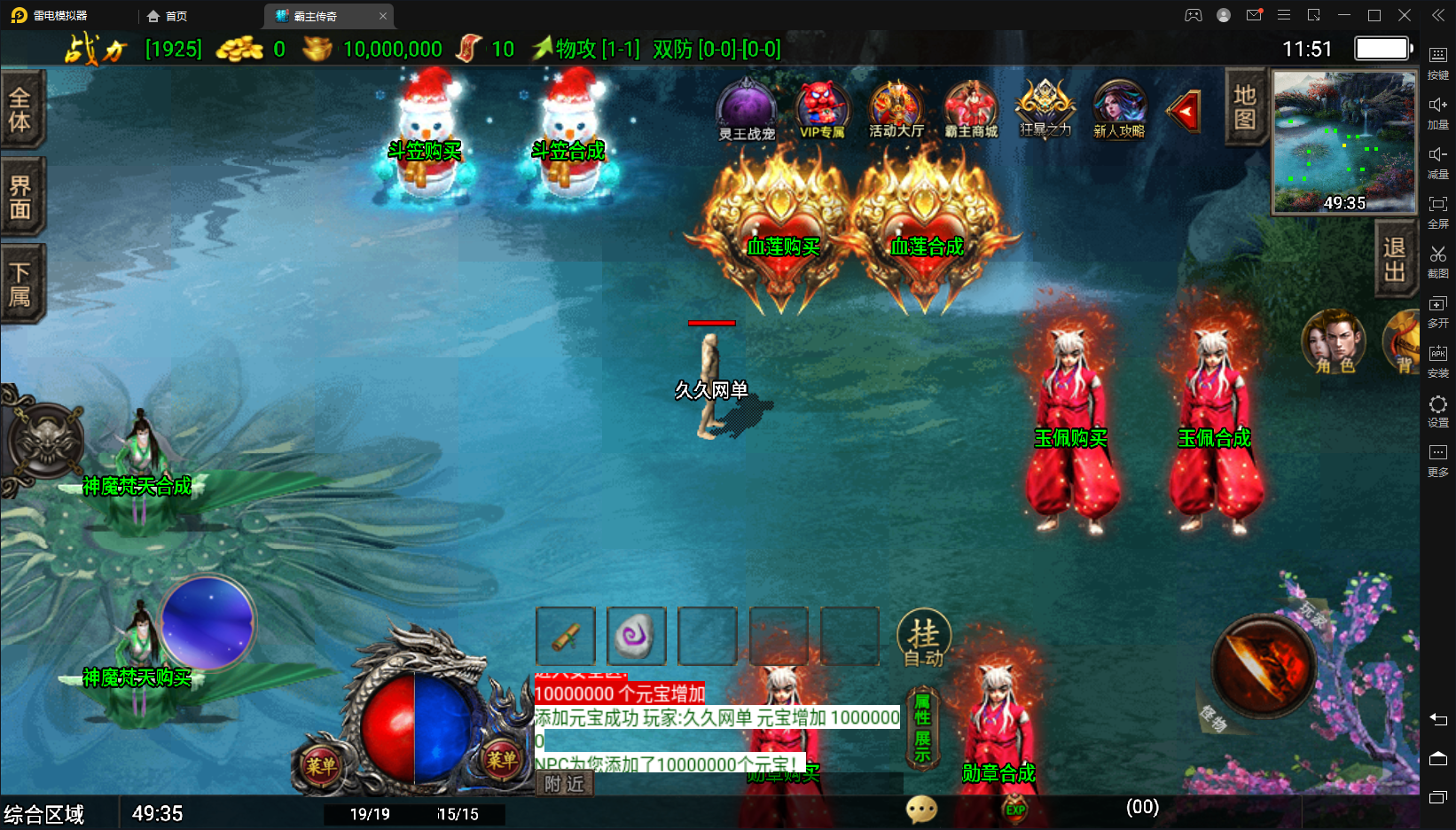Open the 灵王战宠 pet menu

[746, 109]
